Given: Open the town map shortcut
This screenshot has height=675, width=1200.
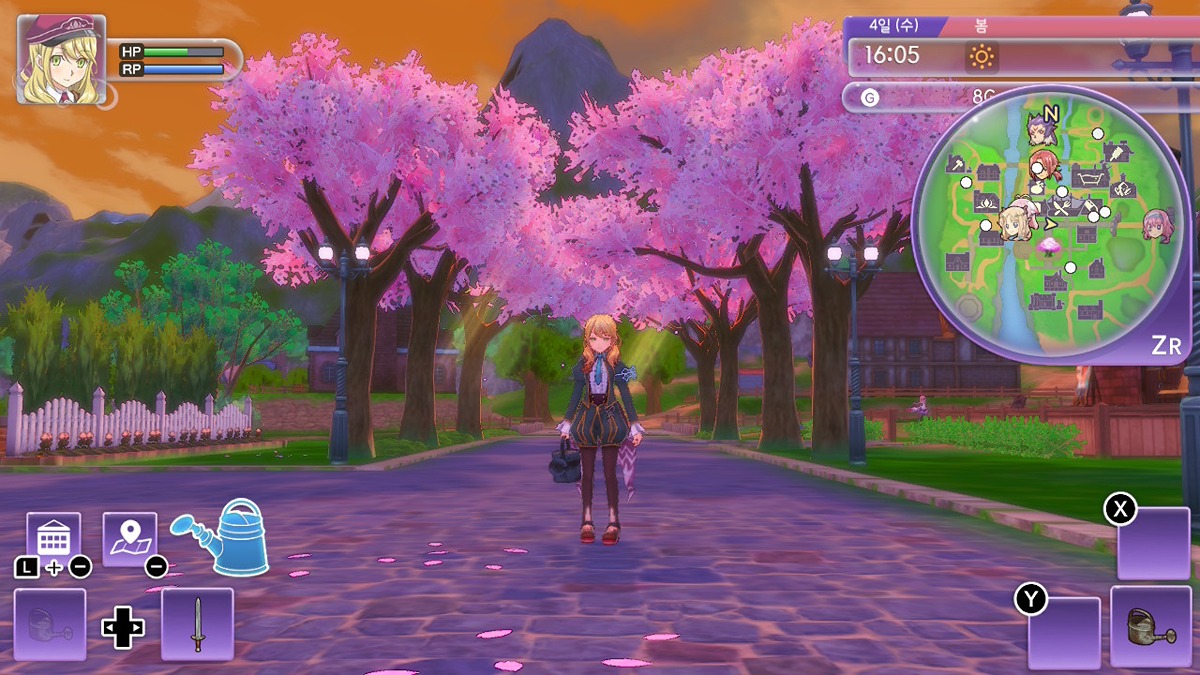Looking at the screenshot, I should (x=130, y=538).
